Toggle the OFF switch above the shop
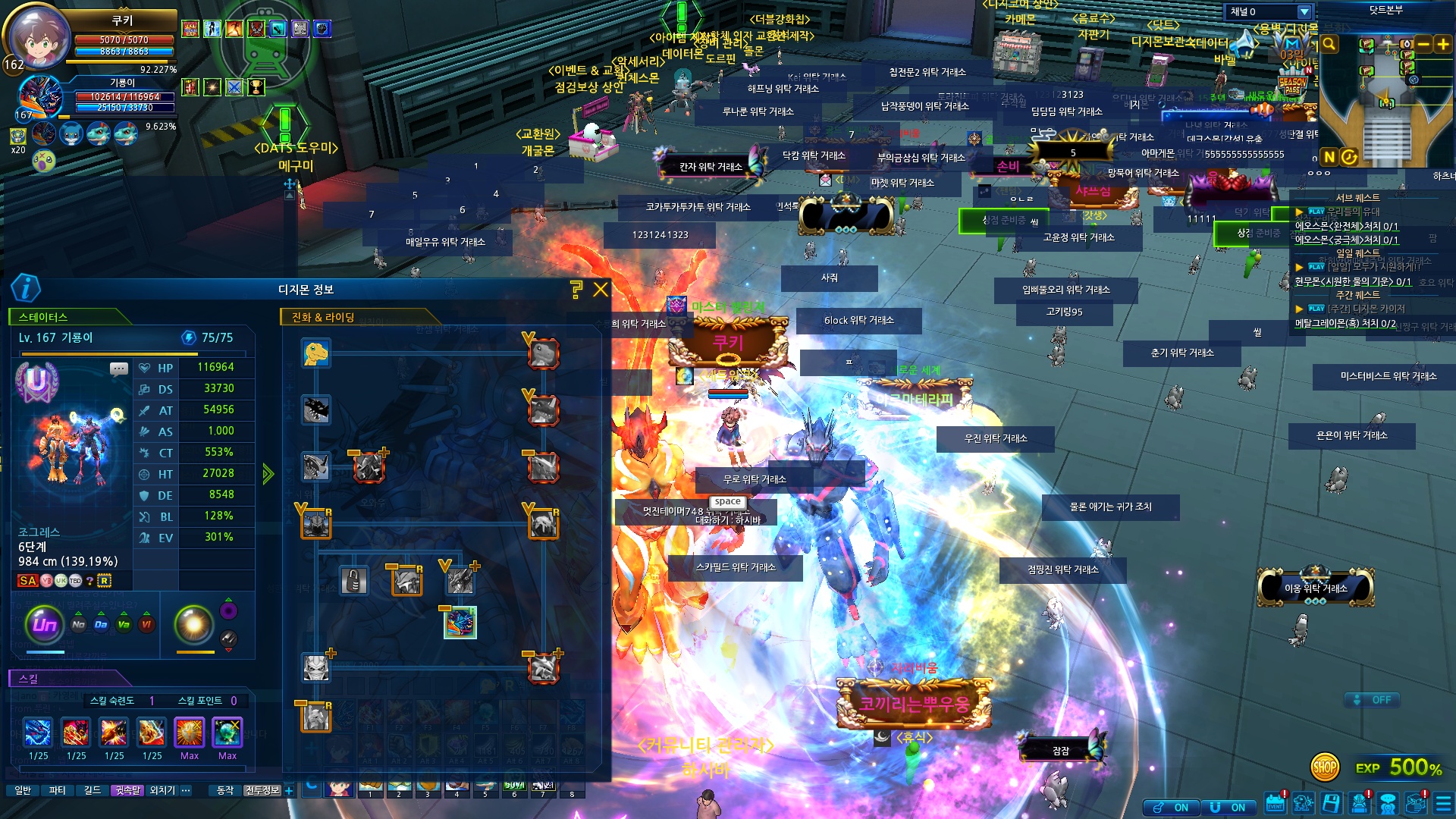Screen dimensions: 1456x819 tap(1373, 700)
